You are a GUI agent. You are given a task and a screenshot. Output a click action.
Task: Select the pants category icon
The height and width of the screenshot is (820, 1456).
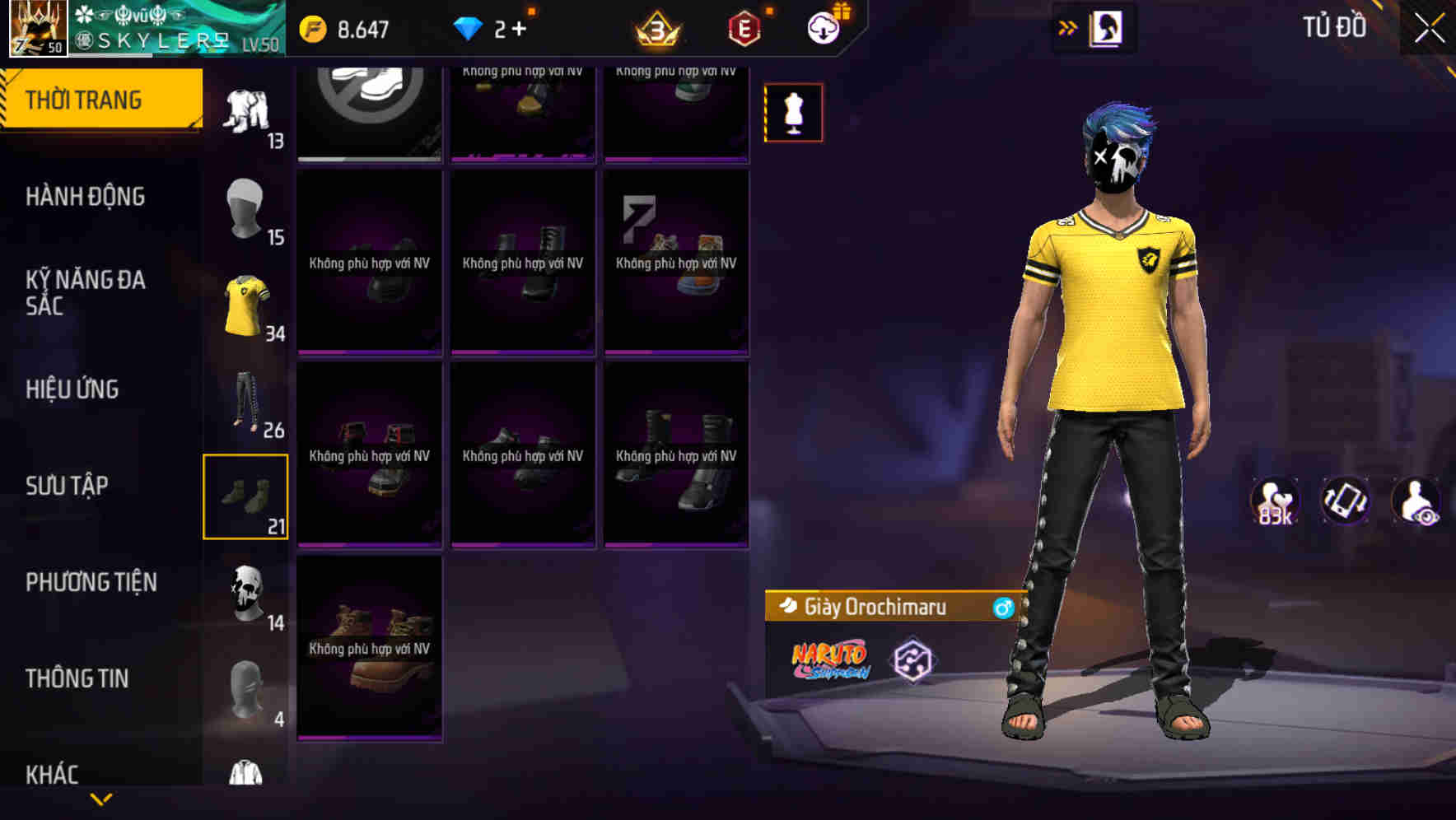tap(246, 403)
